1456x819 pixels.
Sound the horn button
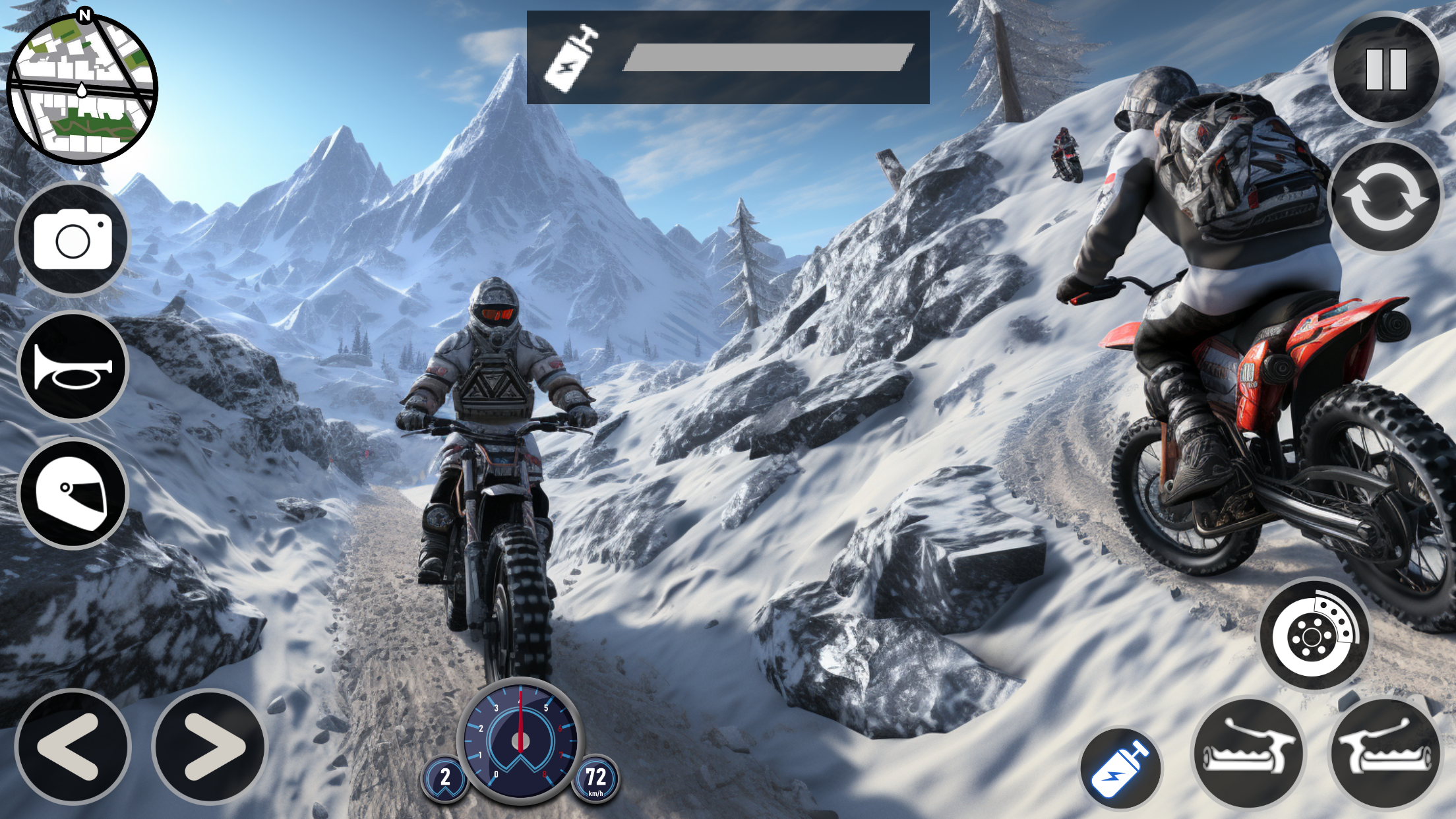tap(73, 366)
